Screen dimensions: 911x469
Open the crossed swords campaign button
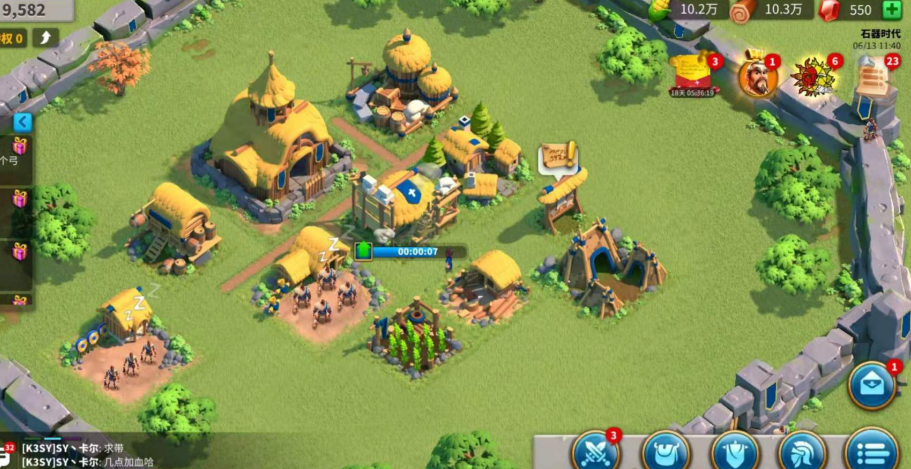pos(596,451)
